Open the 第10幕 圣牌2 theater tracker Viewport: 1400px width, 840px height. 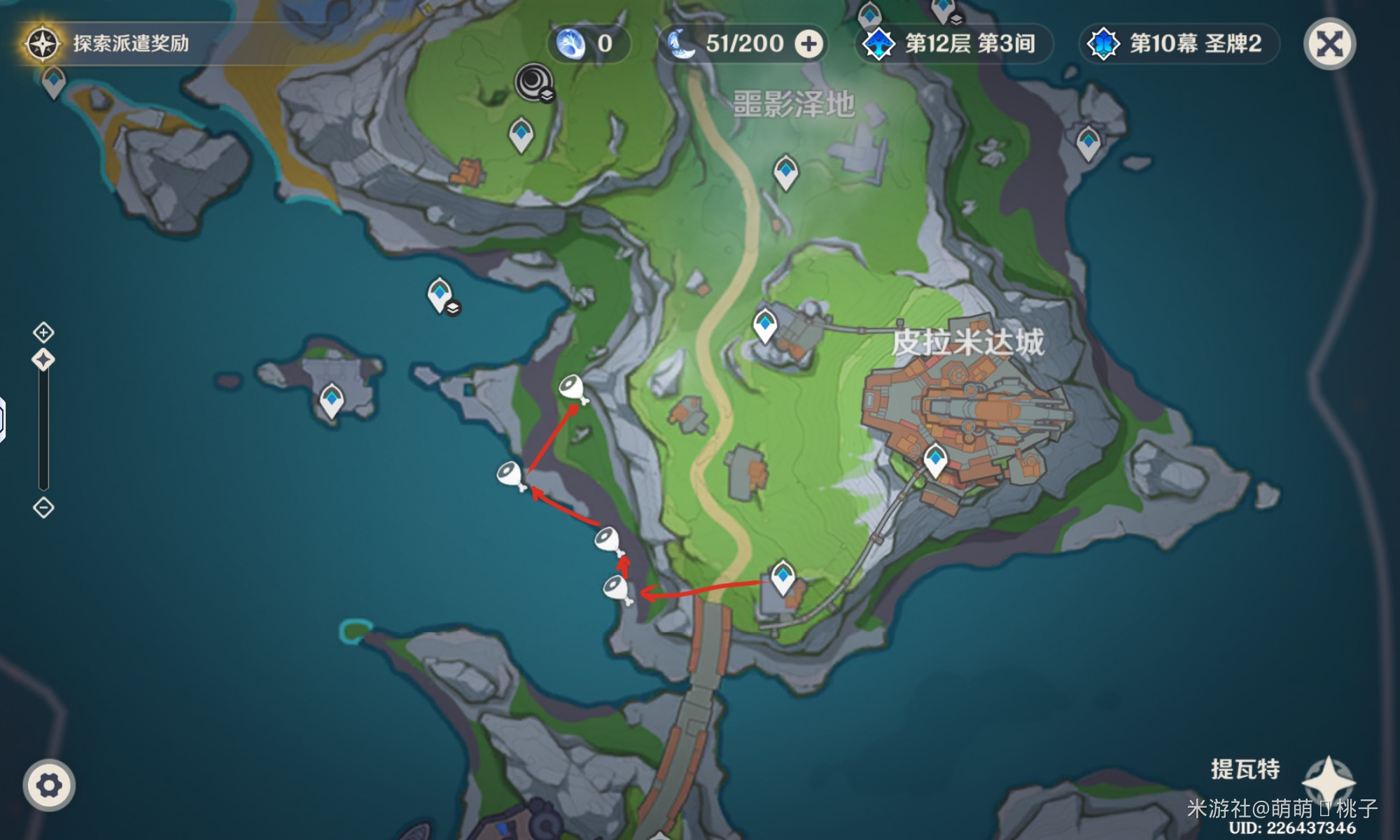1179,44
